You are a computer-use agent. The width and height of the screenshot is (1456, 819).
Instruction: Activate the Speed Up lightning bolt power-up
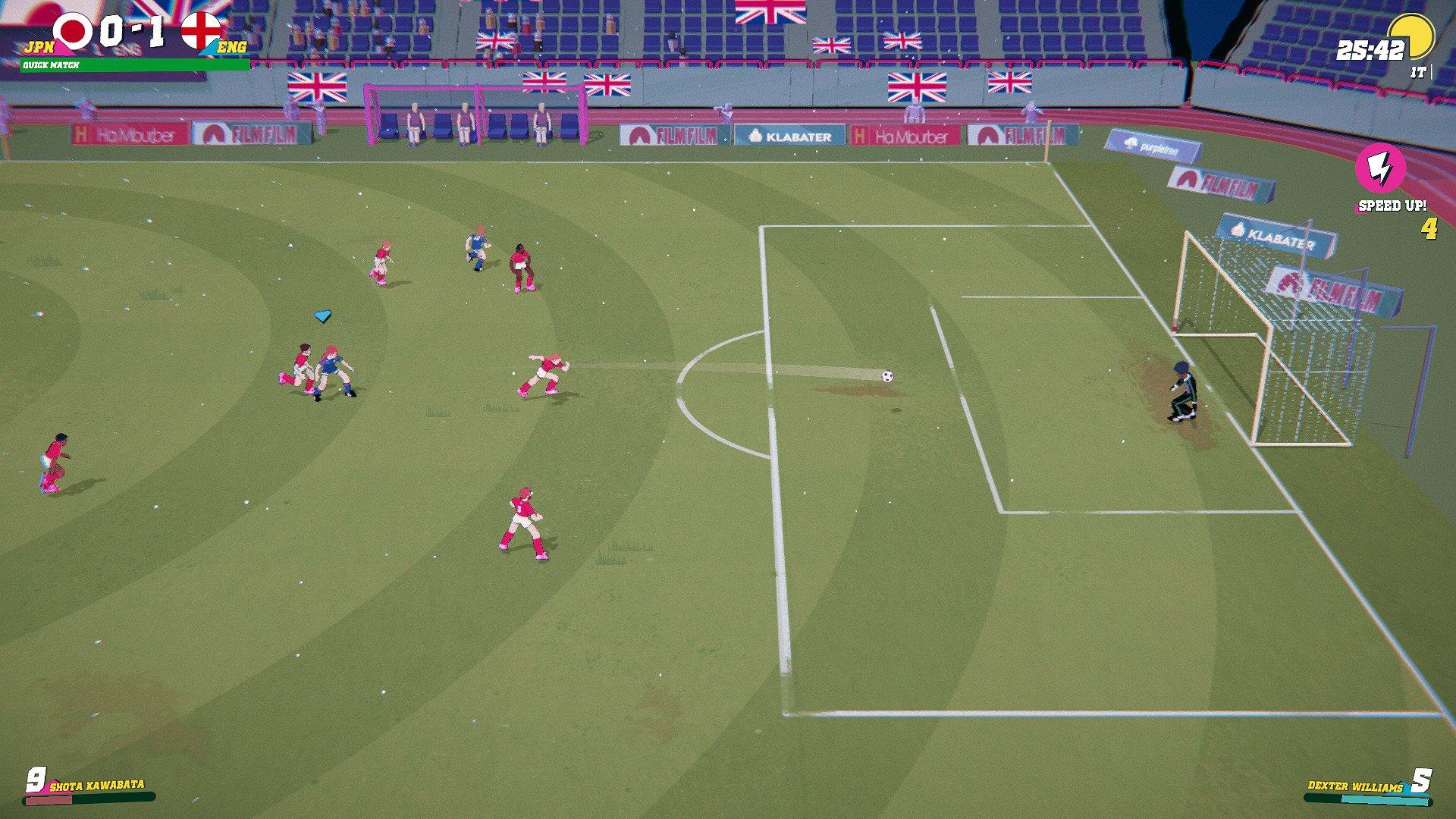coord(1380,170)
